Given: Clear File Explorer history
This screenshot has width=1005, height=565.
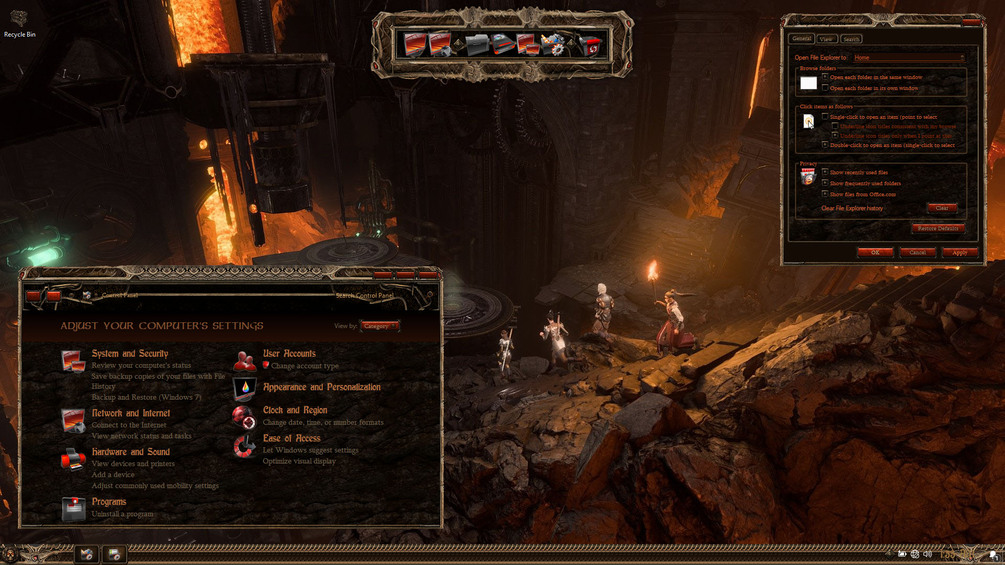Looking at the screenshot, I should point(941,208).
